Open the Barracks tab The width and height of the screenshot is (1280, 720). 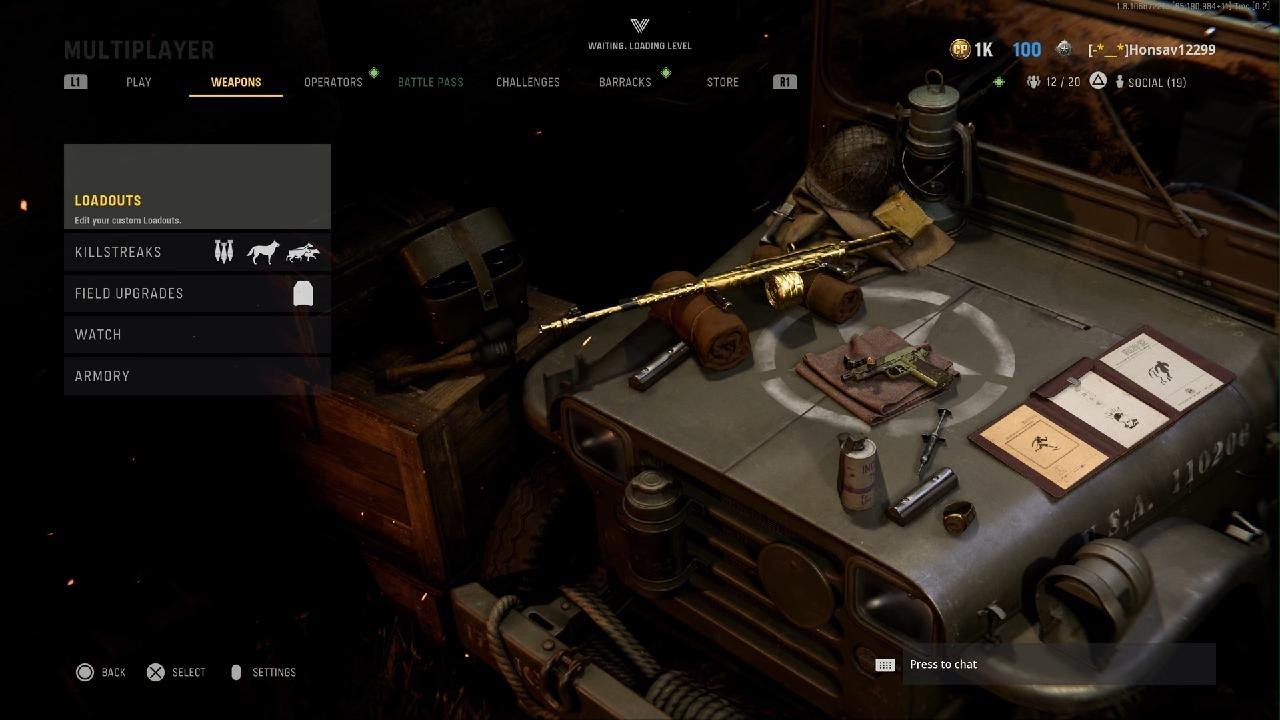[x=625, y=82]
